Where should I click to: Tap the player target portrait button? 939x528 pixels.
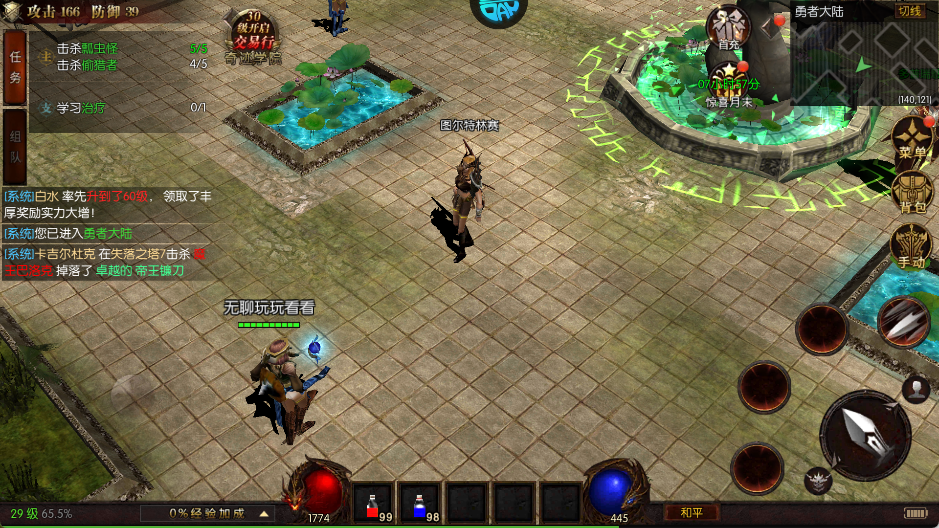(x=916, y=388)
